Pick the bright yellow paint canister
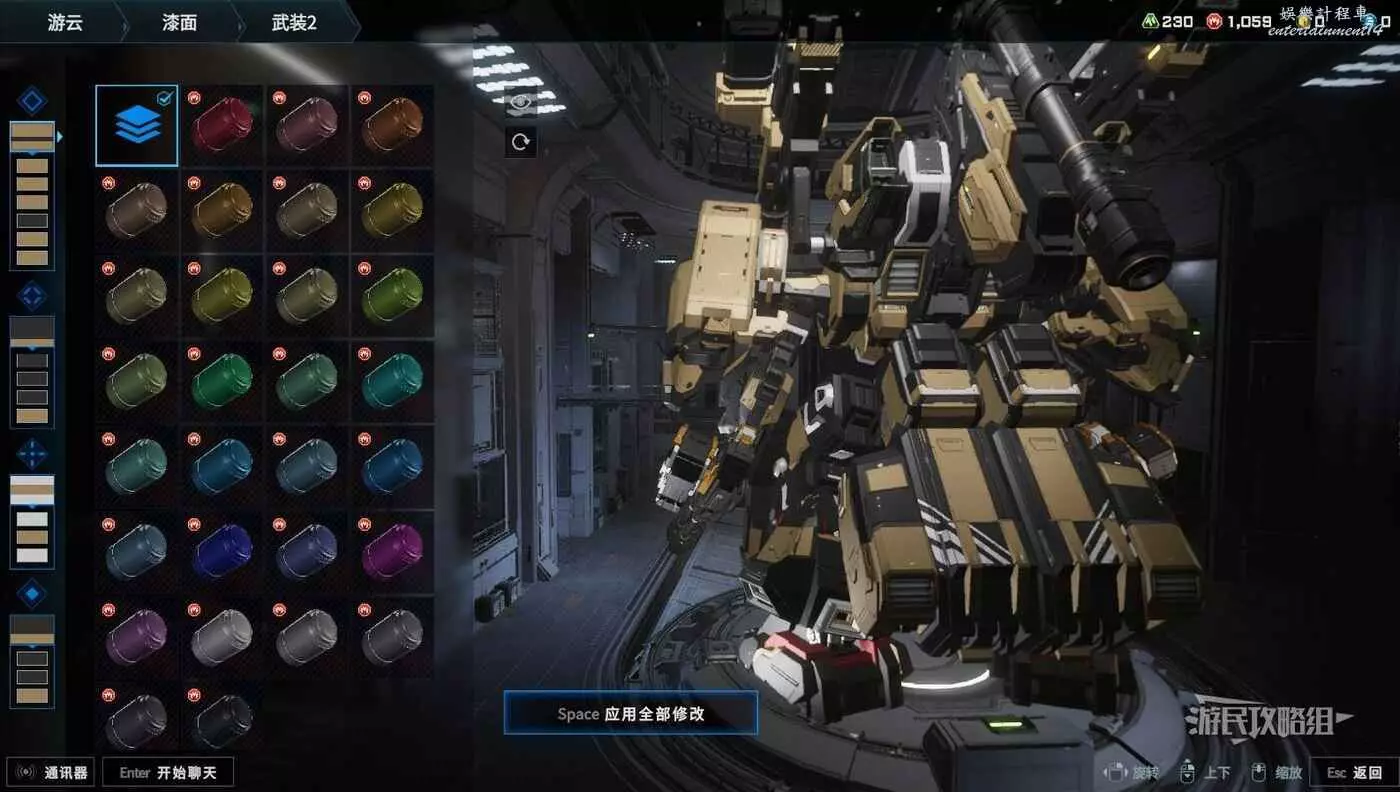1400x792 pixels. click(x=222, y=296)
